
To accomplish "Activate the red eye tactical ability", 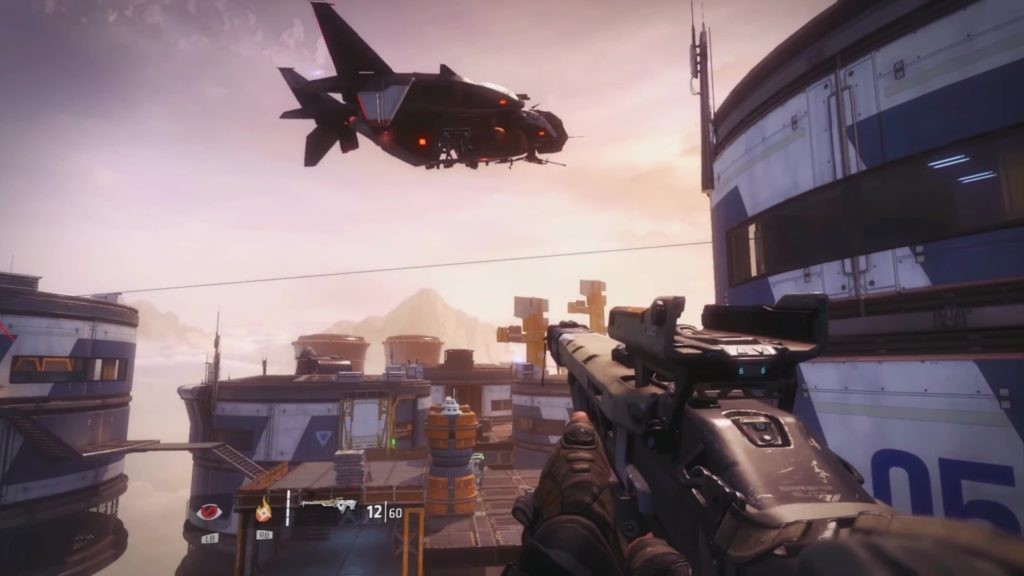I will coord(209,512).
